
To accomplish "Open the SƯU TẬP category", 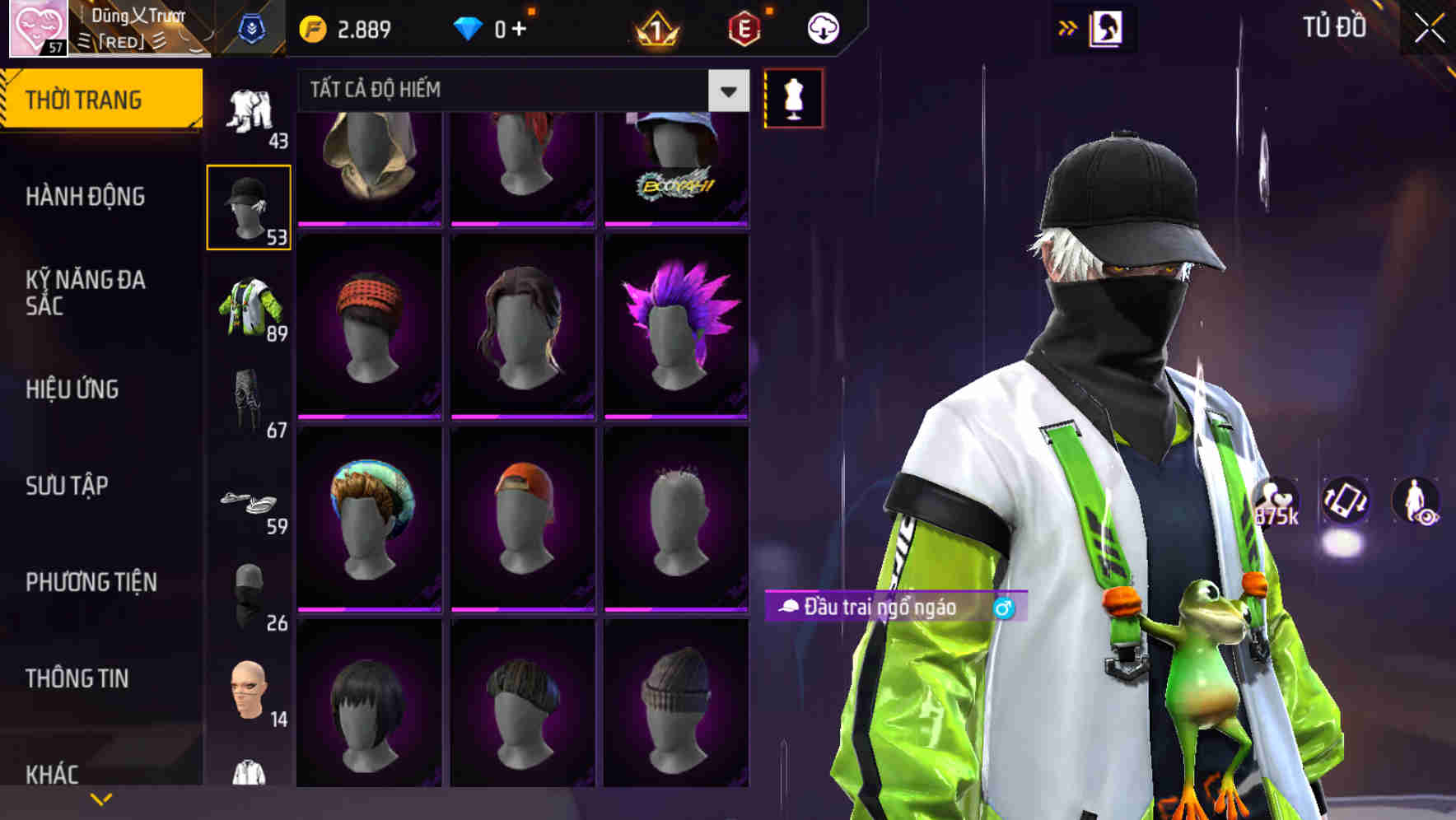I will [x=69, y=487].
